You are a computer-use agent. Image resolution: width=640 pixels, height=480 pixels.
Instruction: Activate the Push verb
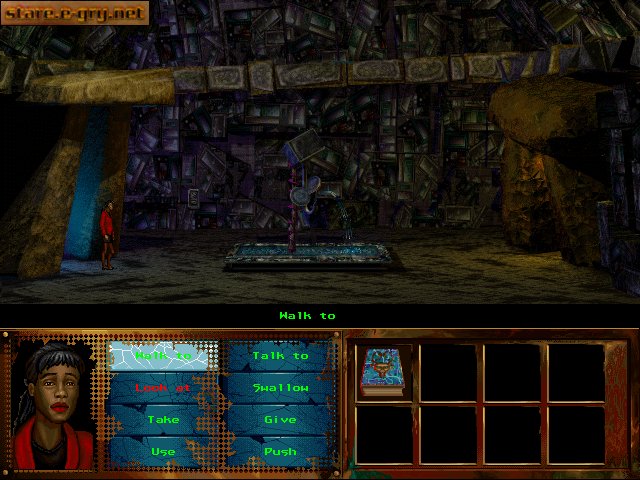280,452
